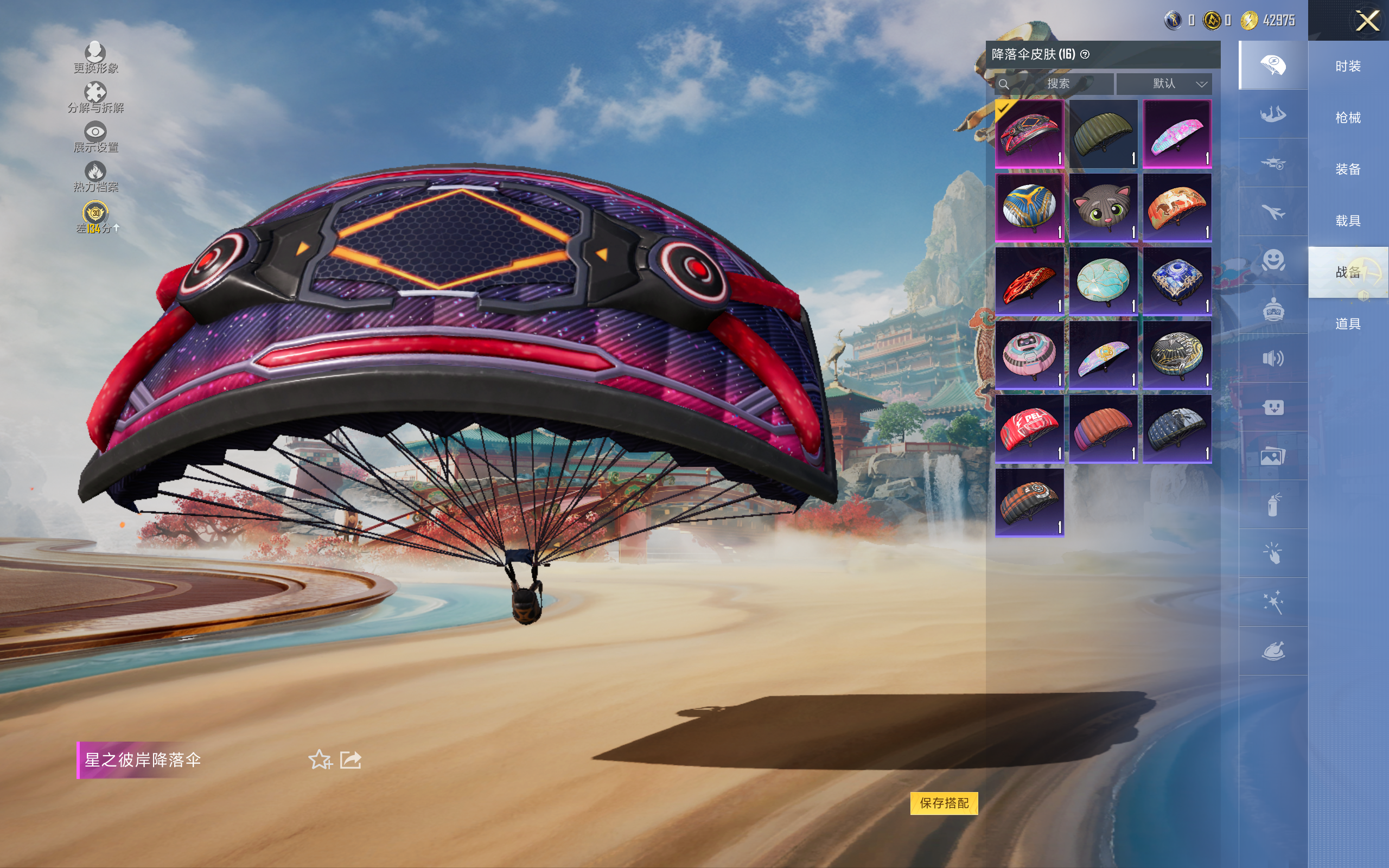Select the red PEL parachute skin

tap(1029, 428)
